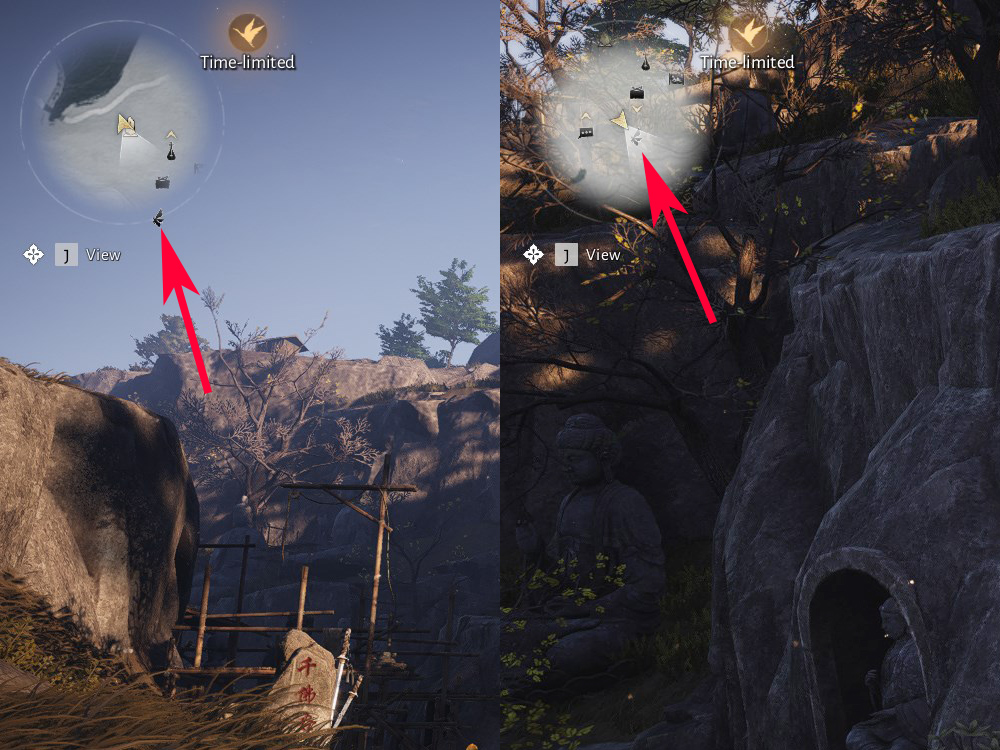Select the bird marker on the minimap's outer rim

pyautogui.click(x=159, y=218)
